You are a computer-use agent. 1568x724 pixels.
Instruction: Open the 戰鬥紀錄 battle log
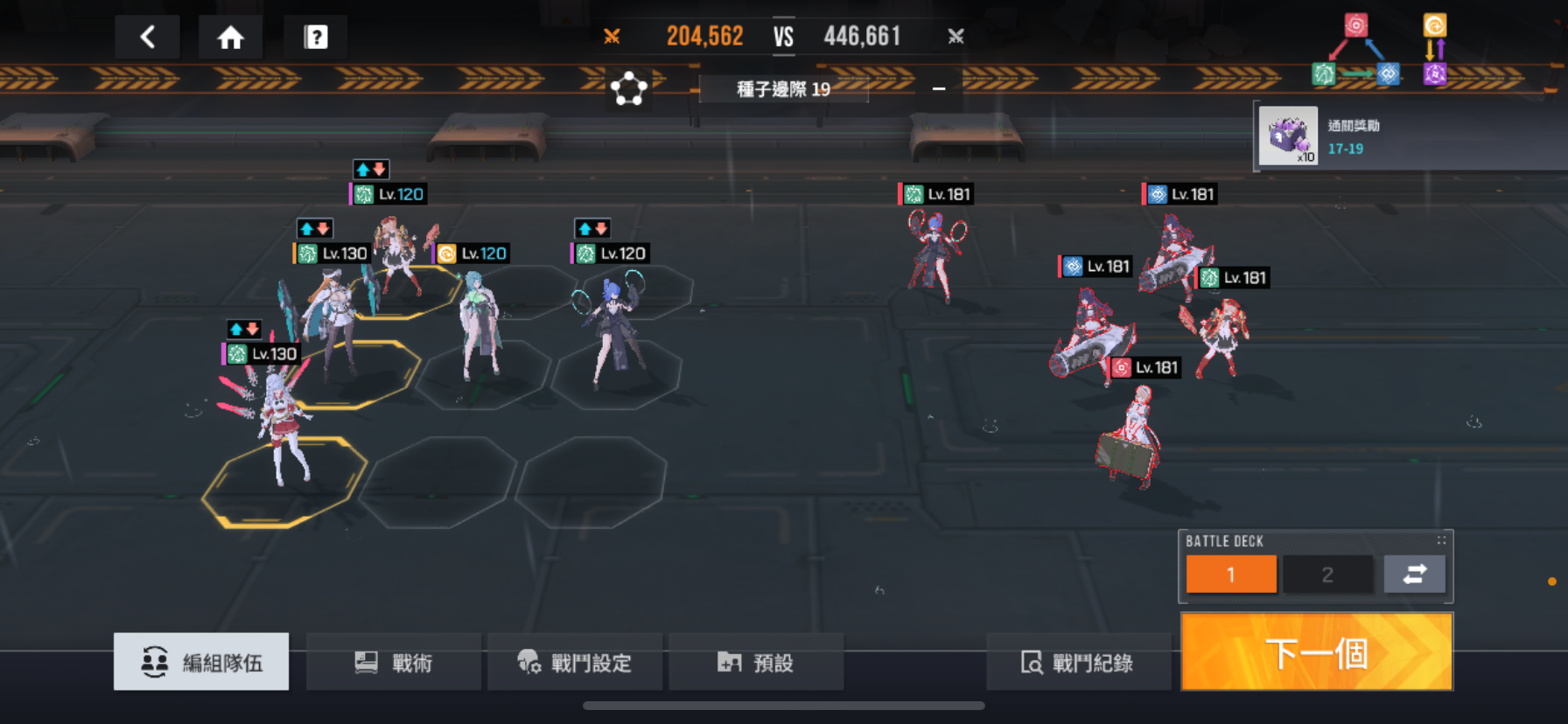coord(1077,663)
